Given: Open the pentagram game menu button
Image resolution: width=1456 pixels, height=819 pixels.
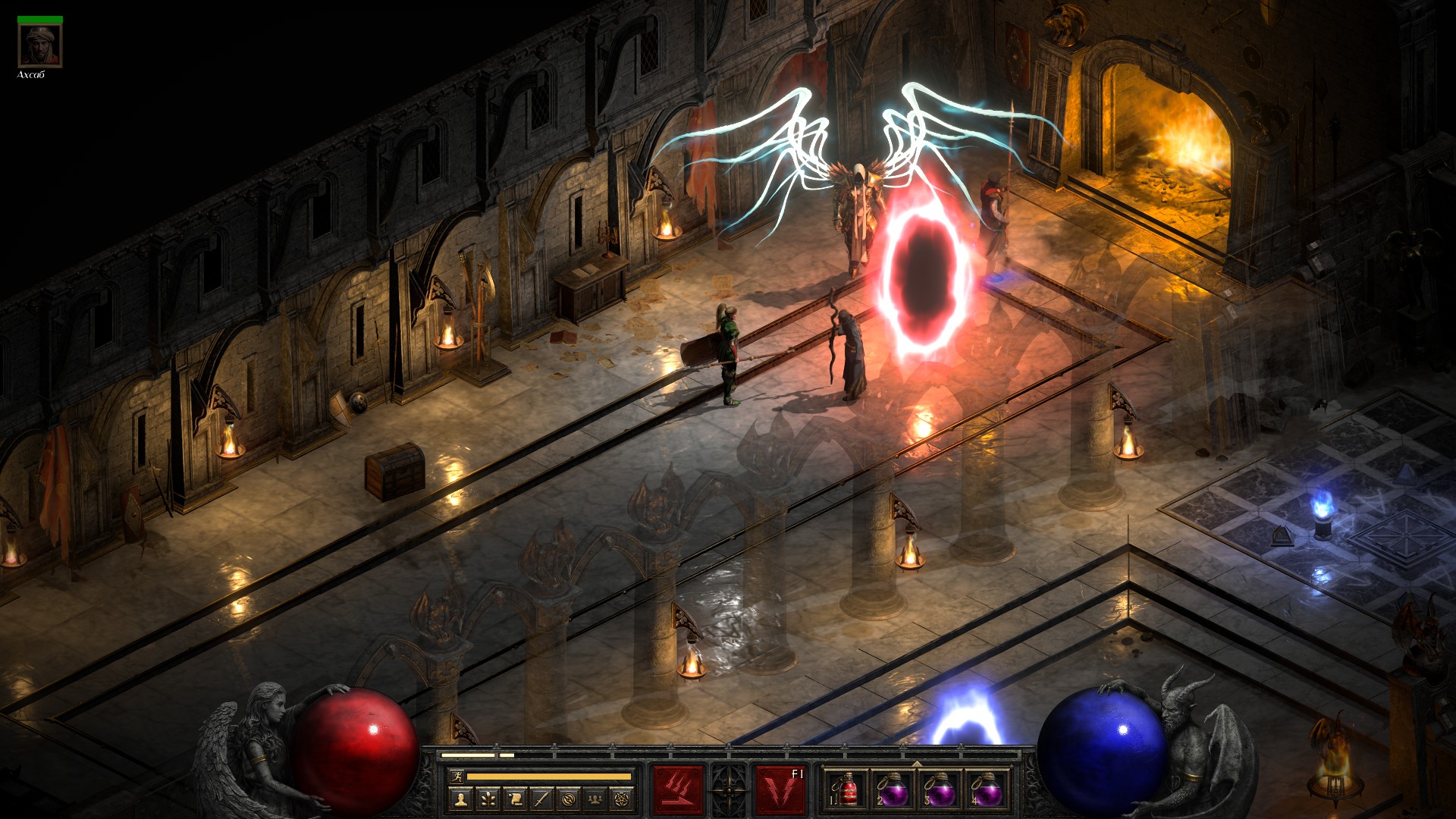Looking at the screenshot, I should 623,799.
